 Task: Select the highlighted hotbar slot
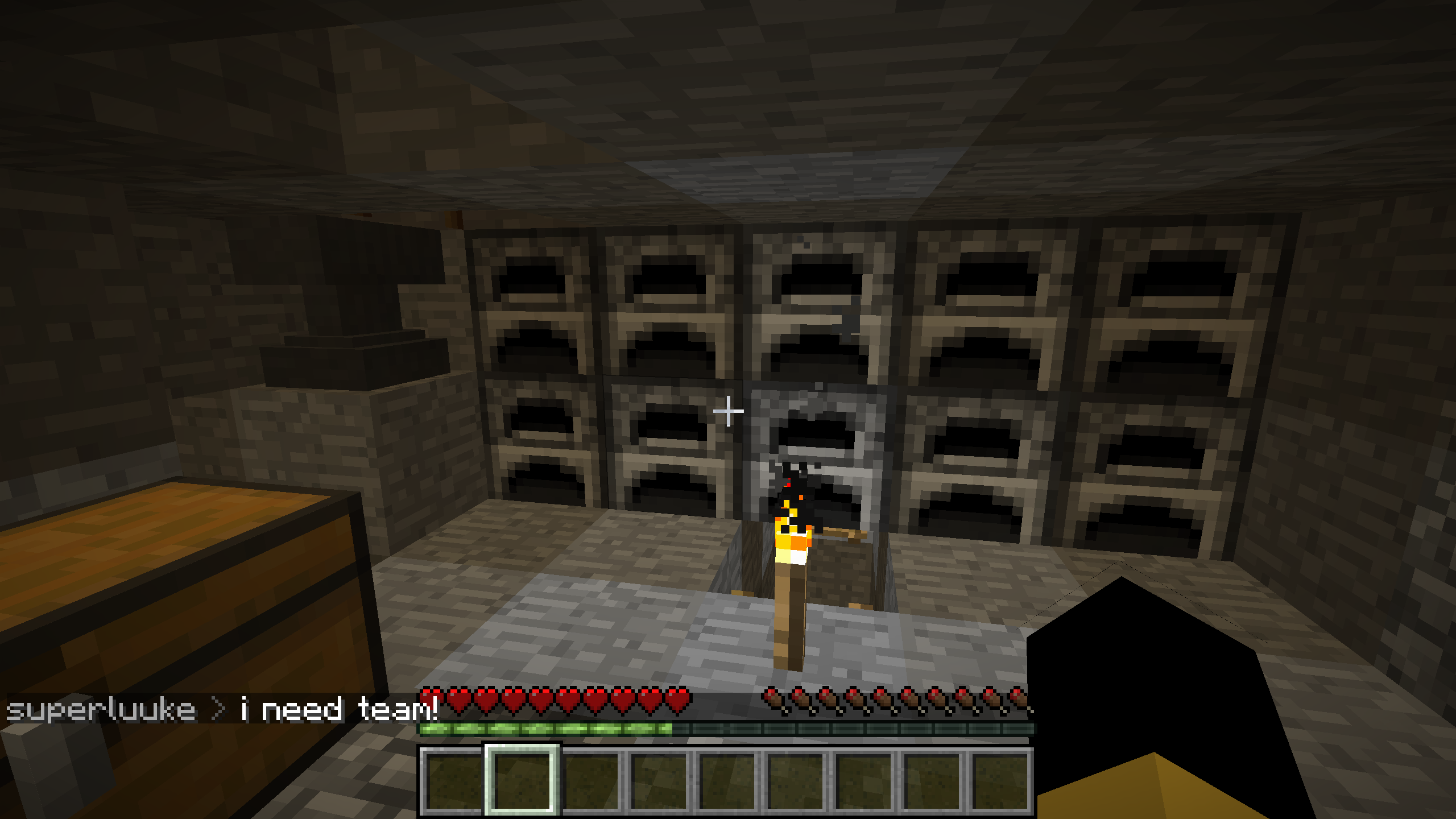pos(522,780)
